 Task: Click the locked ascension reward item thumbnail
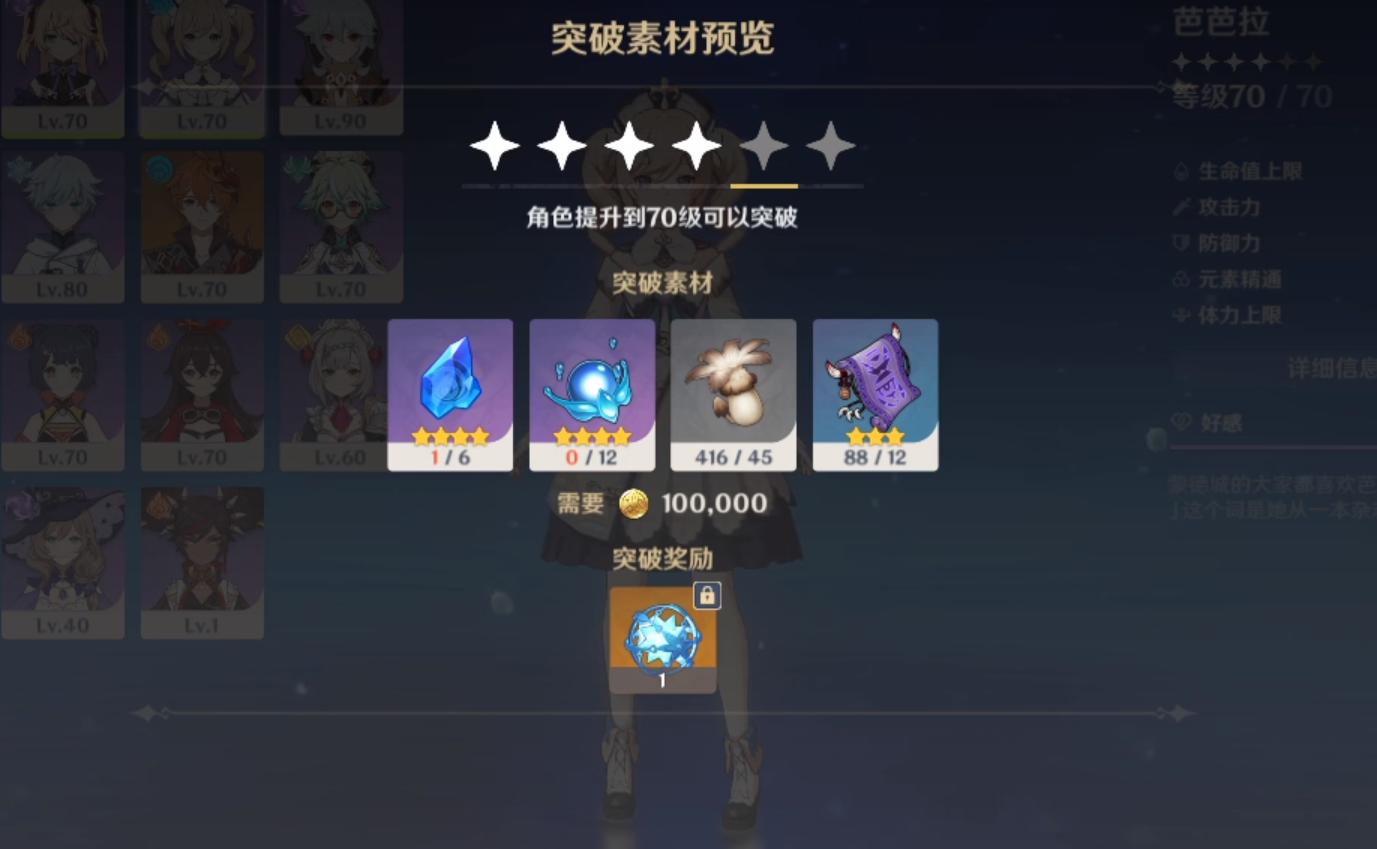coord(662,638)
